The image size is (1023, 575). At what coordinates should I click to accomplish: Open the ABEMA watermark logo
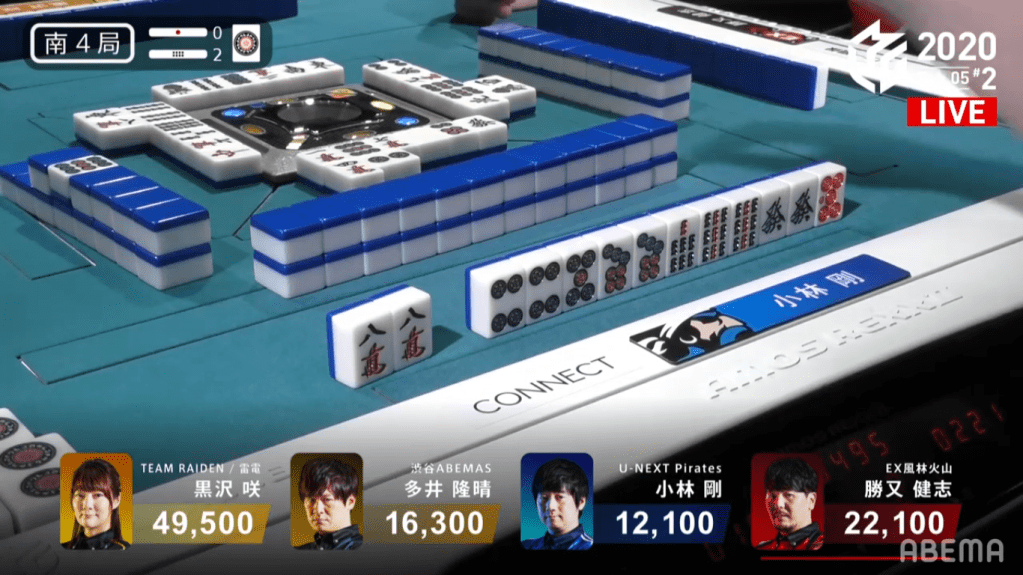click(951, 550)
